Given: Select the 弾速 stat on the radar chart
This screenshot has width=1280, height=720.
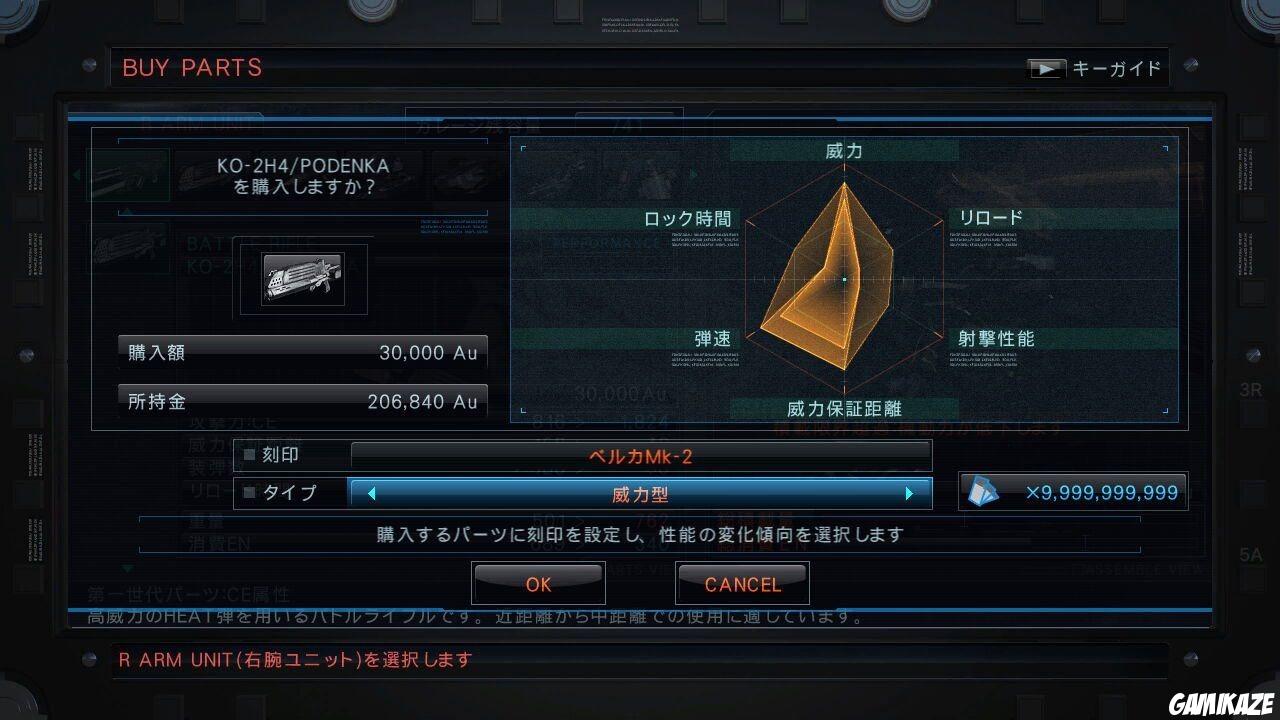Looking at the screenshot, I should tap(714, 338).
